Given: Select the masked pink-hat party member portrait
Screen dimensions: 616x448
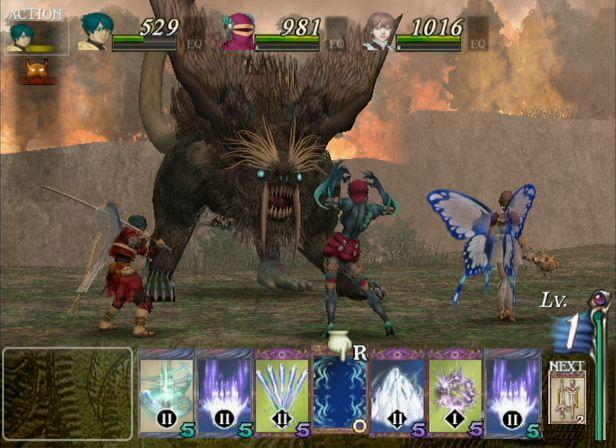Looking at the screenshot, I should [x=236, y=32].
